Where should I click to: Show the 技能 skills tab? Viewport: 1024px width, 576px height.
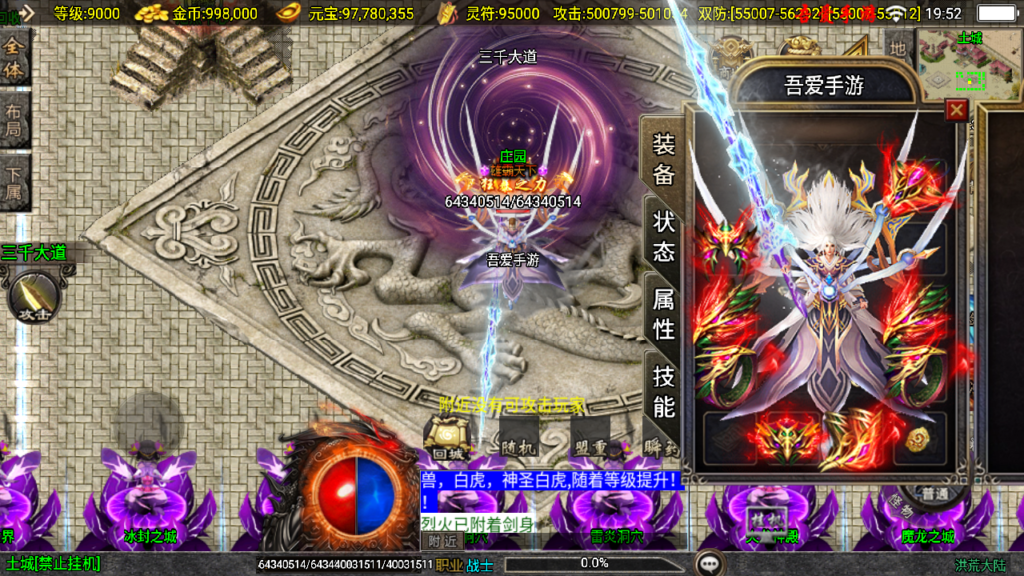pos(664,391)
